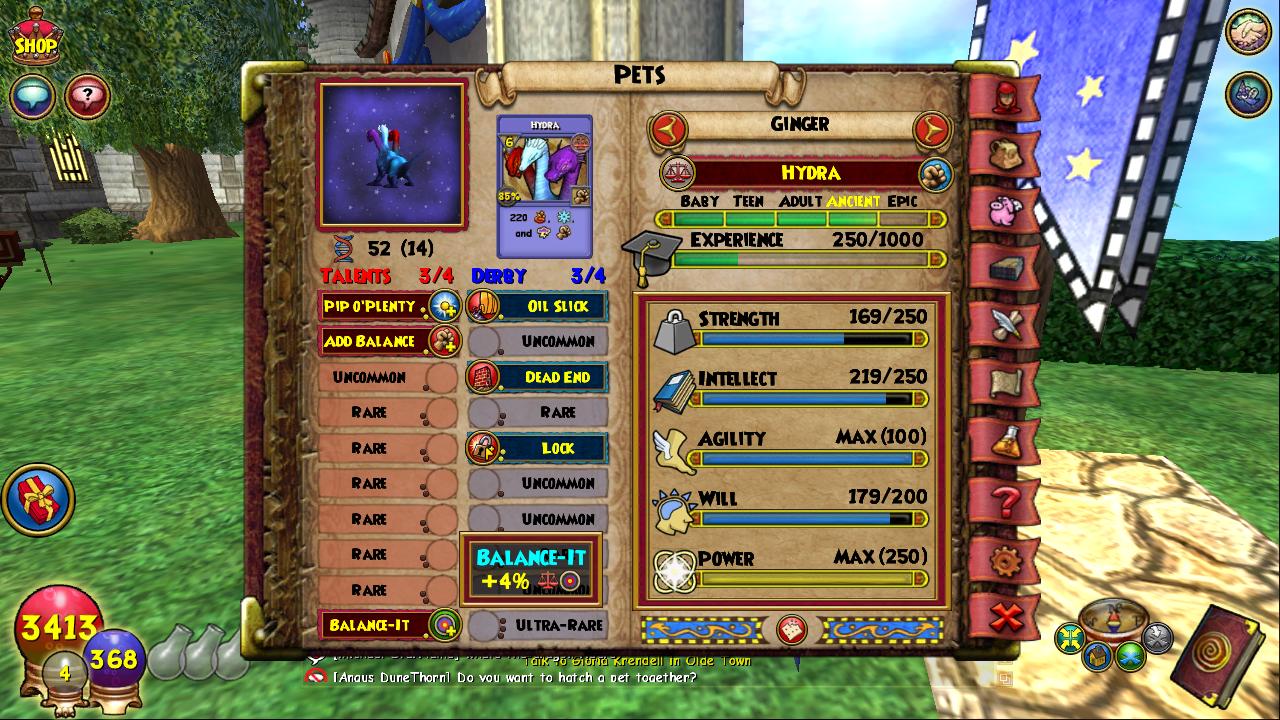Open the character tab with wizard icon
1280x720 pixels.
pos(1004,97)
